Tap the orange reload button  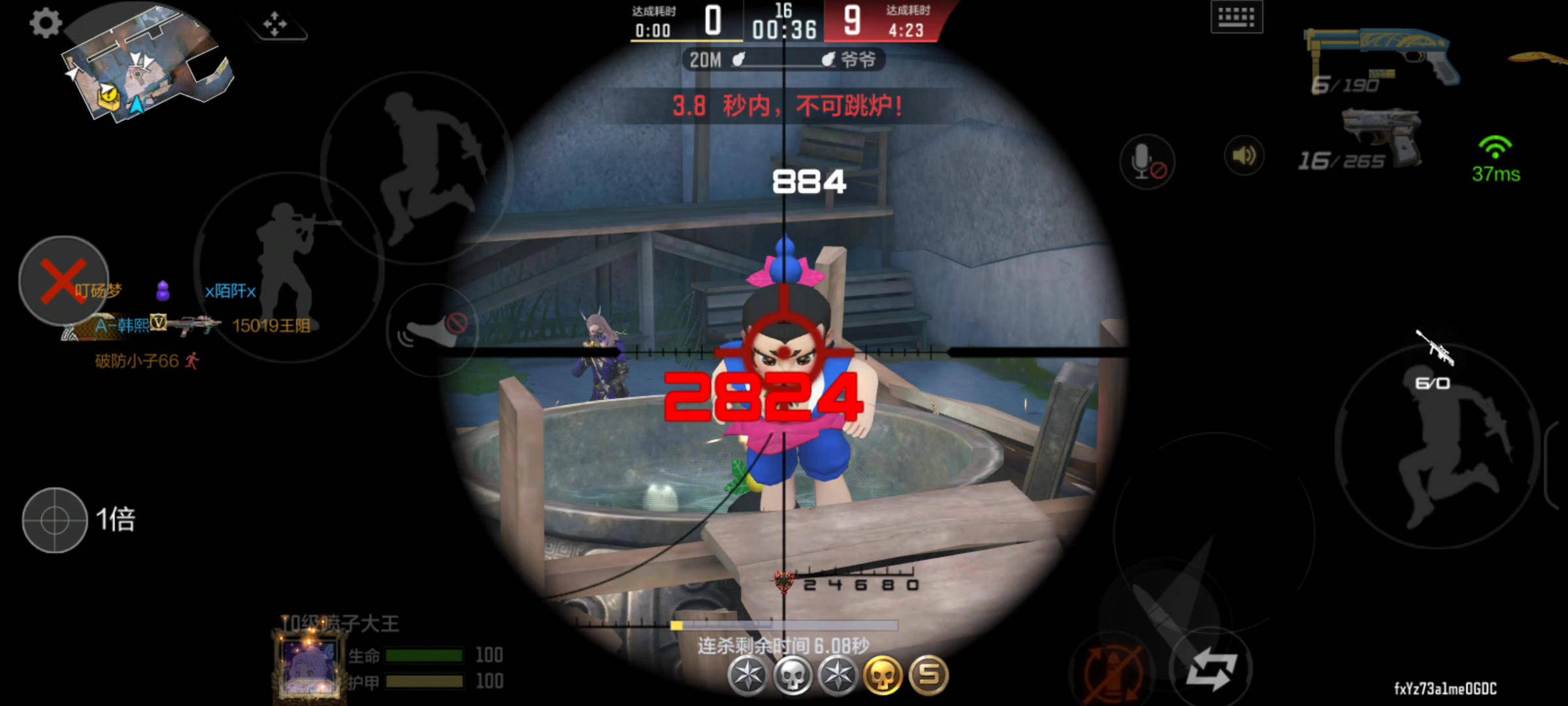[x=1113, y=671]
